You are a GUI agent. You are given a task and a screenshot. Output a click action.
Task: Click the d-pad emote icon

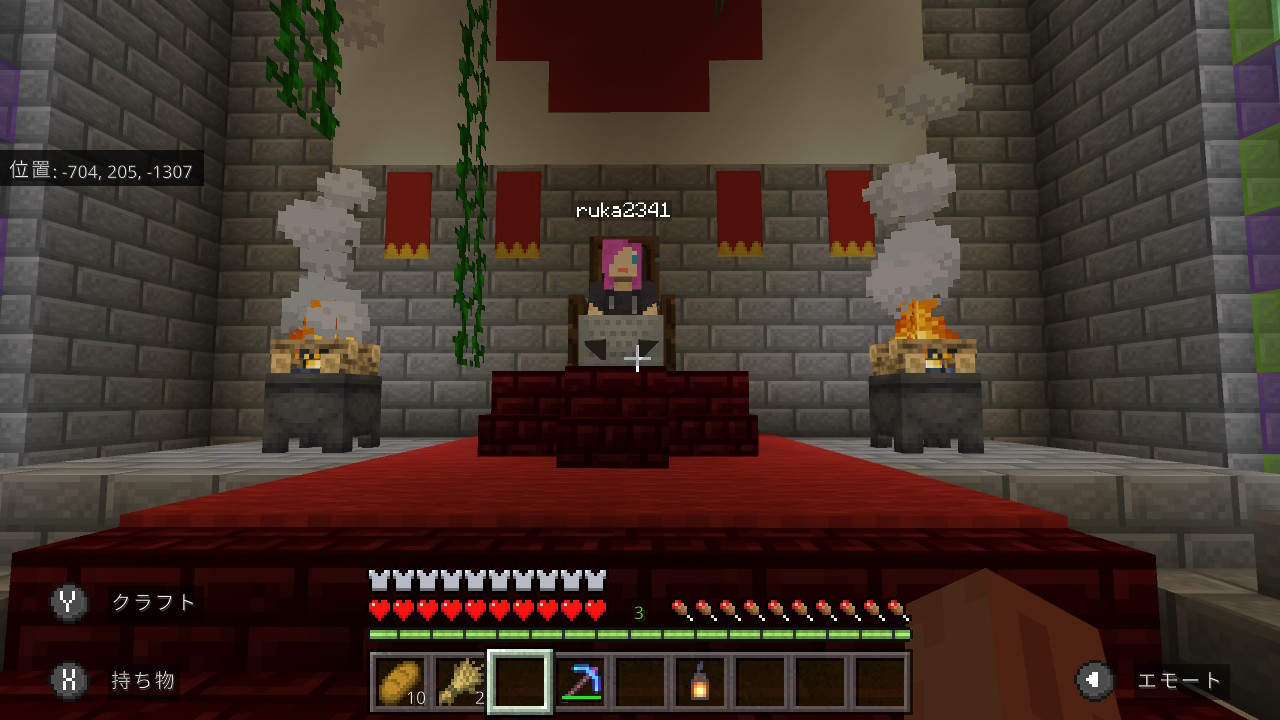[1094, 680]
